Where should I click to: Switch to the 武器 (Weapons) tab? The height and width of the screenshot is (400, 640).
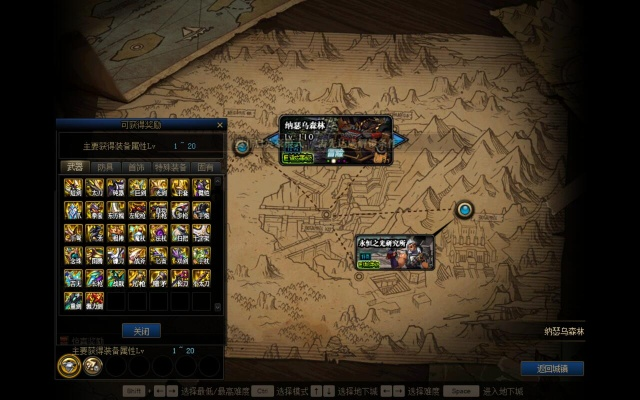click(x=74, y=167)
